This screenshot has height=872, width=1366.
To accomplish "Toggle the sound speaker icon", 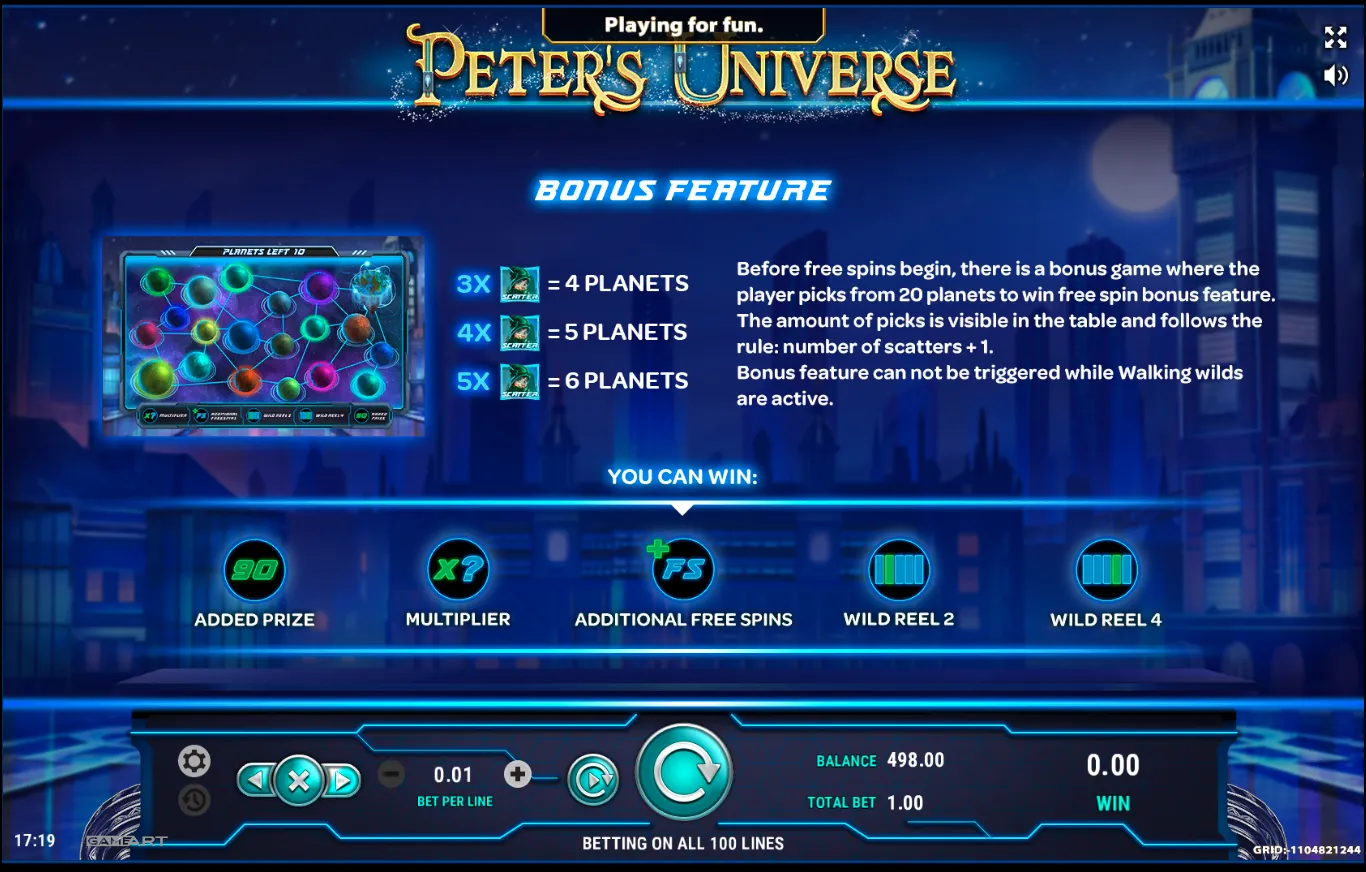I will (x=1337, y=75).
